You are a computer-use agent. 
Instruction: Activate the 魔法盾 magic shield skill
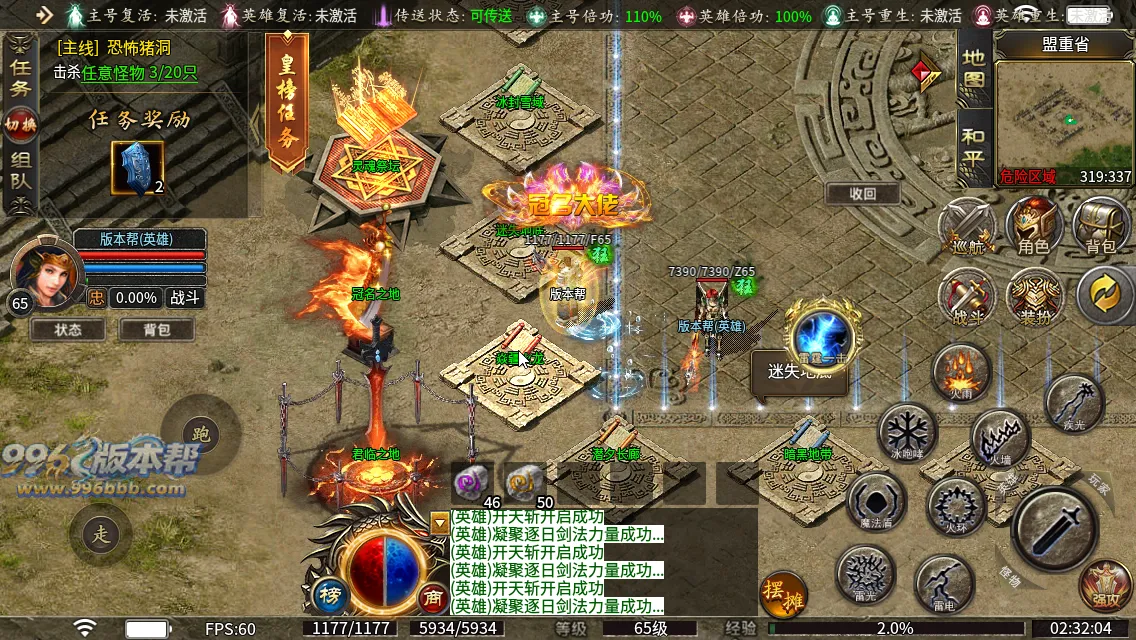click(x=876, y=500)
